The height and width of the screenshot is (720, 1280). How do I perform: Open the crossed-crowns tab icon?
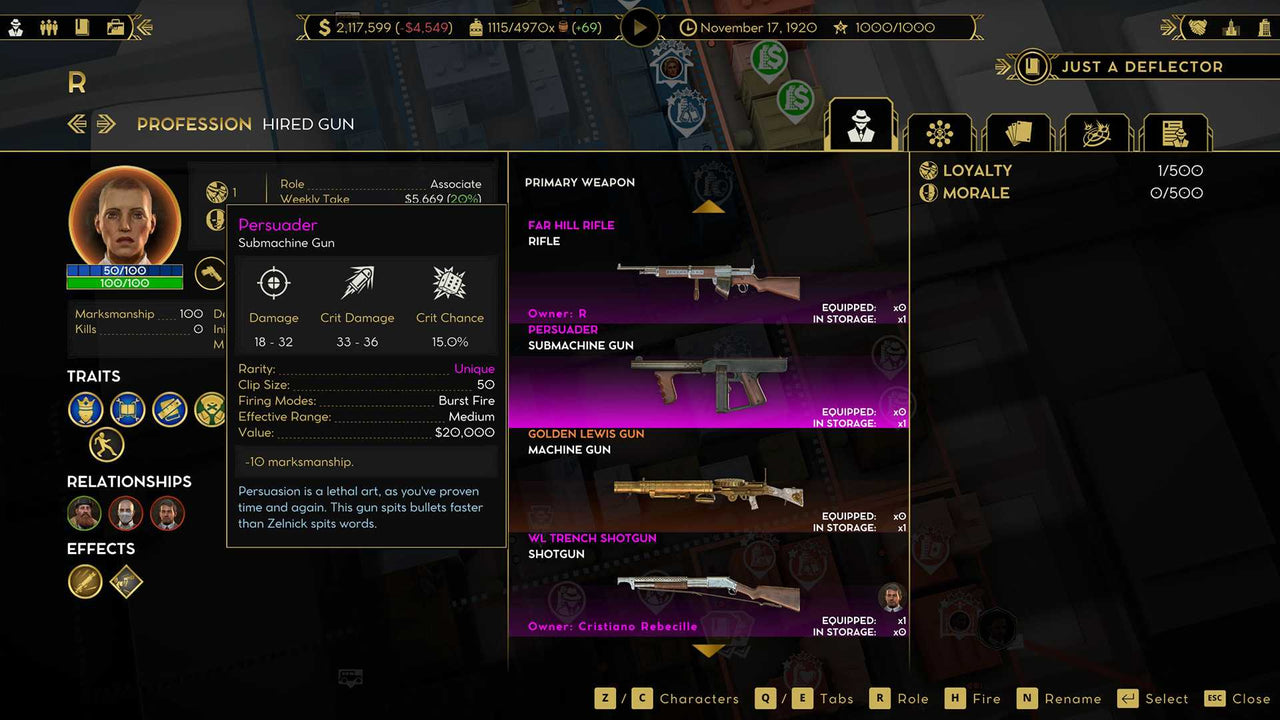coord(1097,131)
